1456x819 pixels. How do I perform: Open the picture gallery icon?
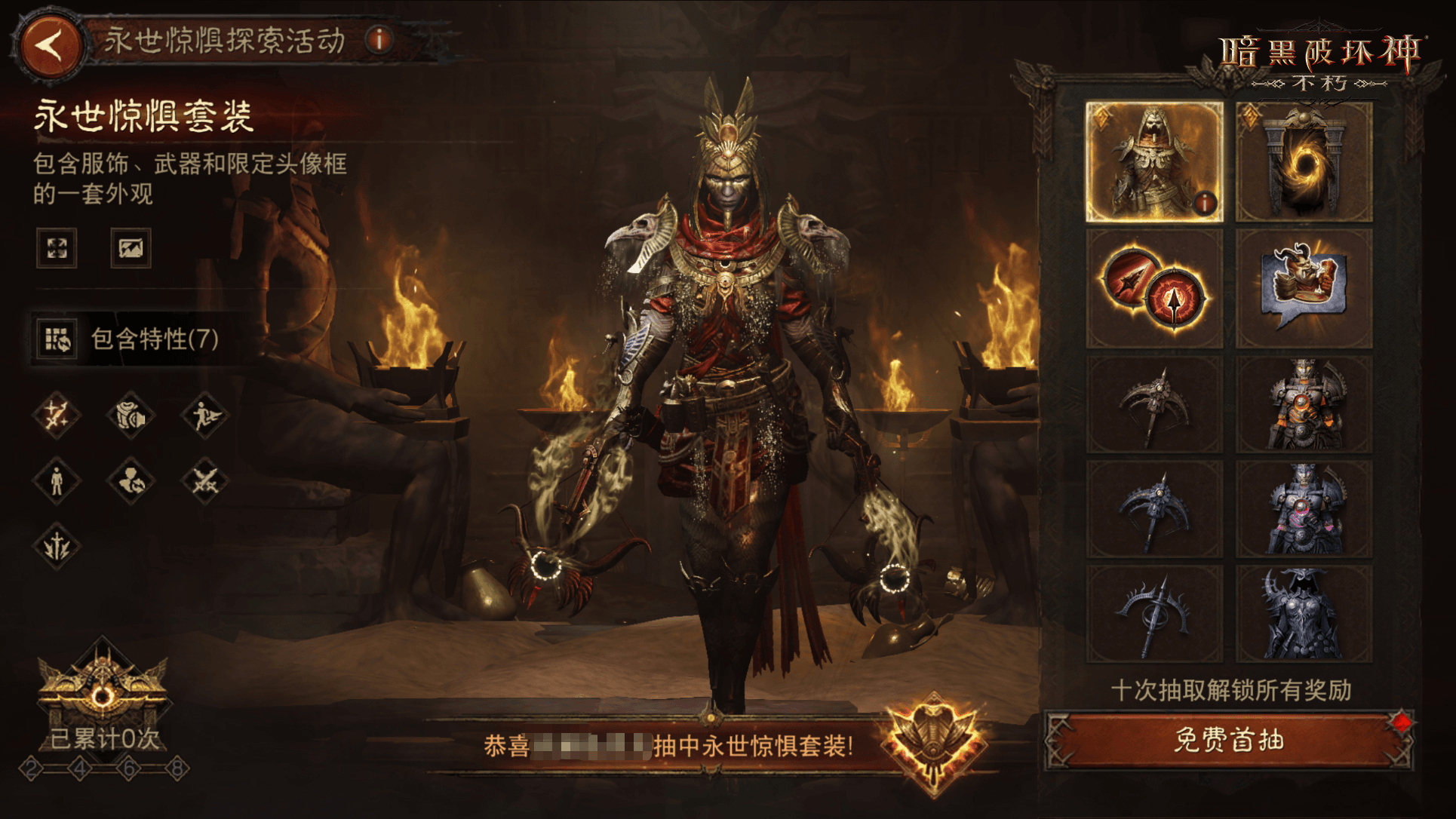click(131, 248)
